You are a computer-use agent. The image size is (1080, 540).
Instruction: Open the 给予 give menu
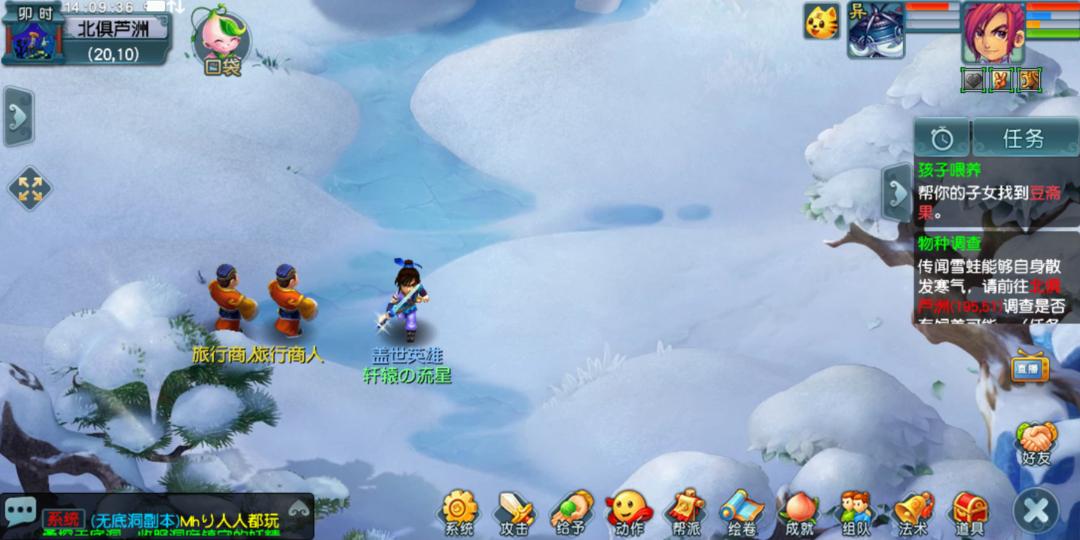(x=571, y=511)
